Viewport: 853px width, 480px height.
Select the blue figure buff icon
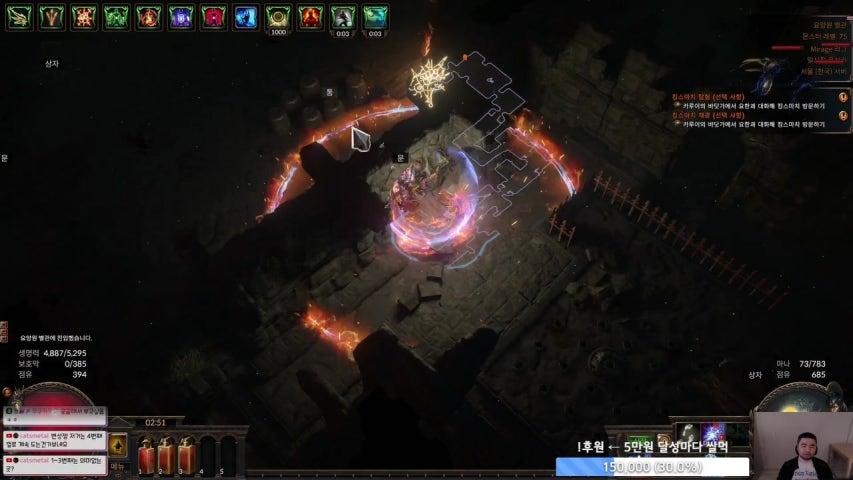tap(246, 17)
